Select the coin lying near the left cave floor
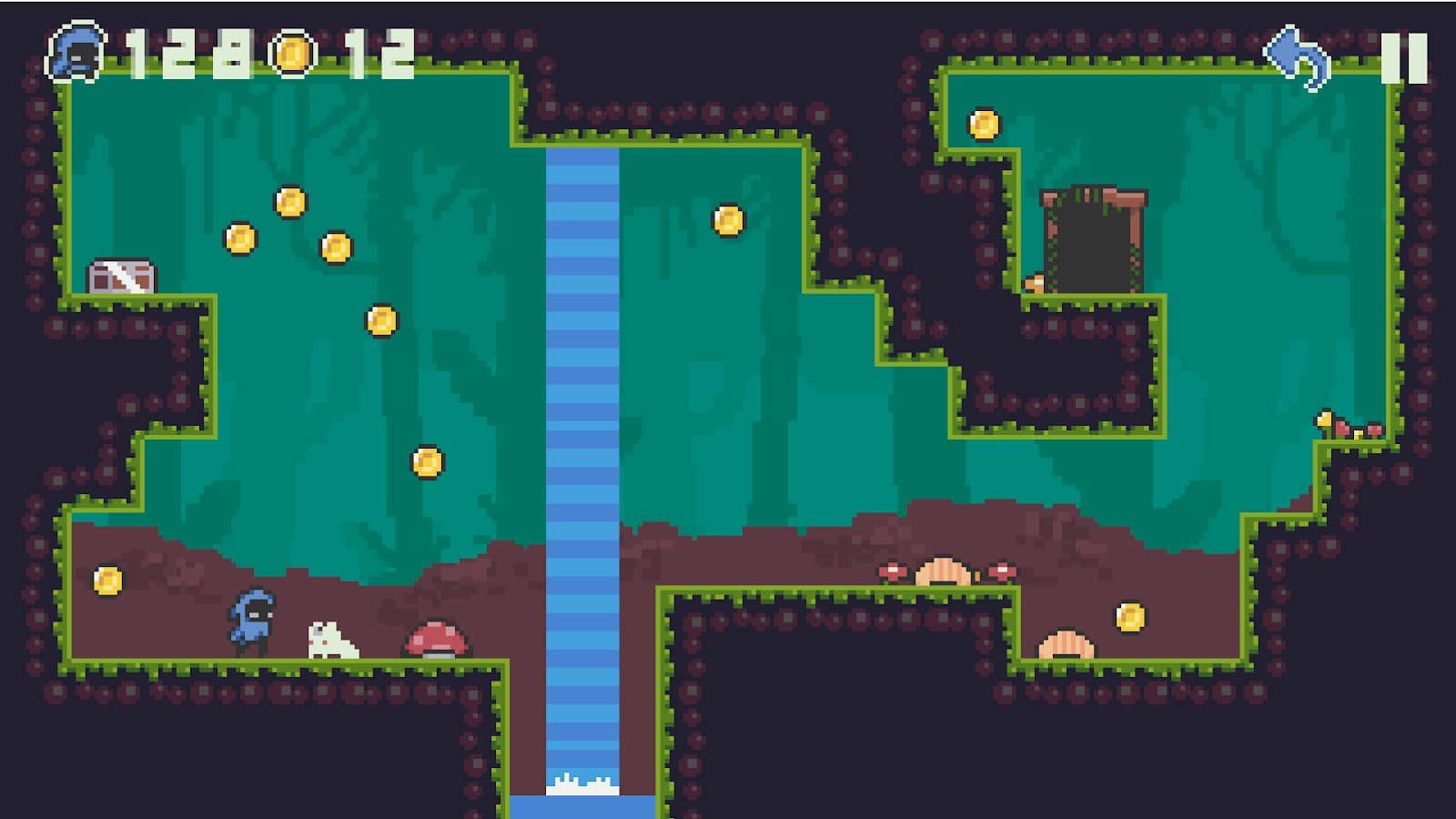The image size is (1456, 819). tap(108, 579)
